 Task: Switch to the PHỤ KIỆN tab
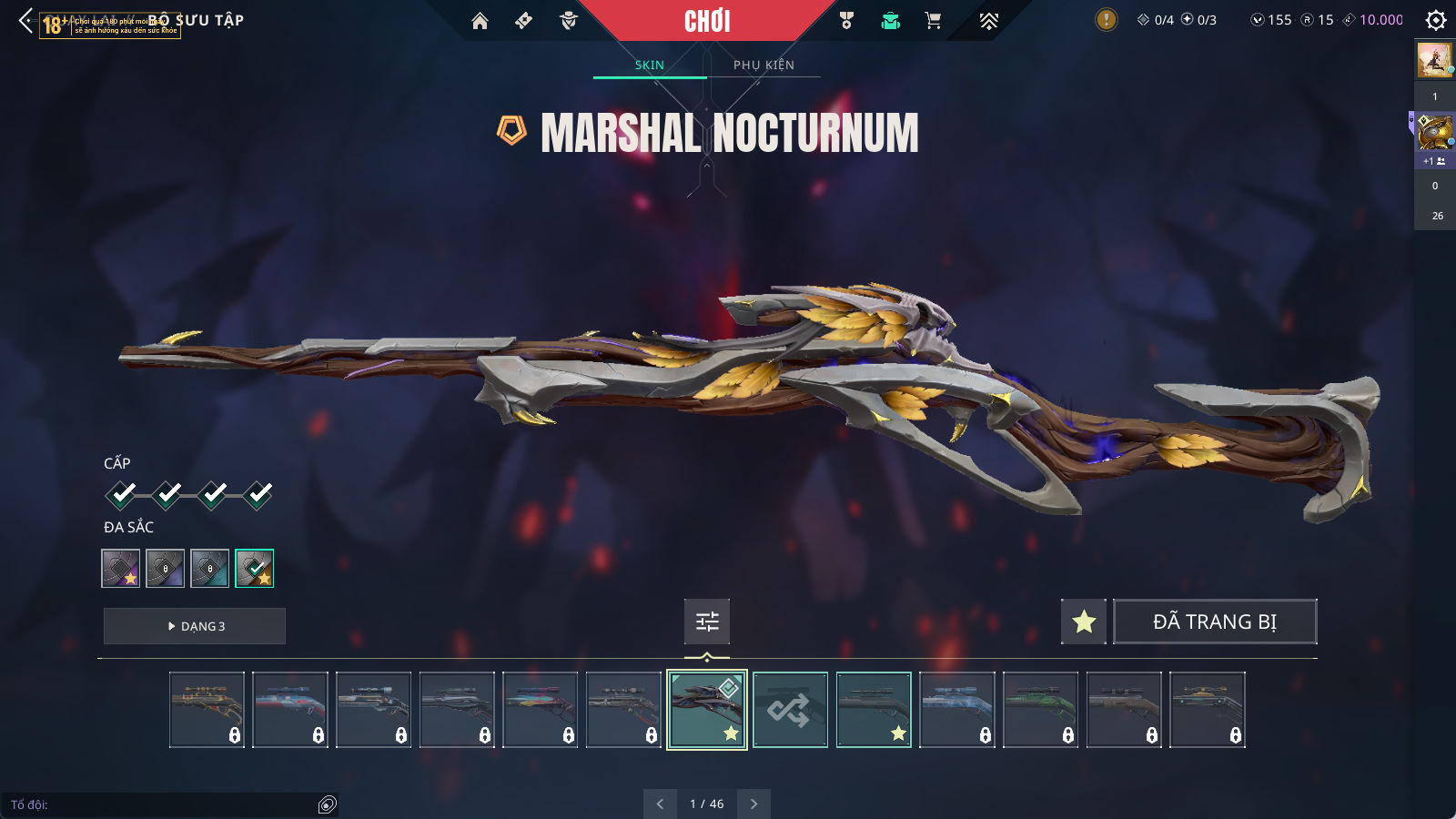[763, 65]
